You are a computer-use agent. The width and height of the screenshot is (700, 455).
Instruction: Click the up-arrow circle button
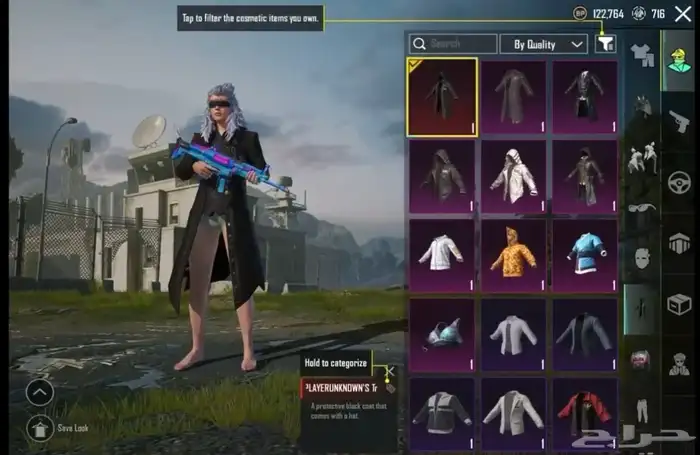coord(41,391)
